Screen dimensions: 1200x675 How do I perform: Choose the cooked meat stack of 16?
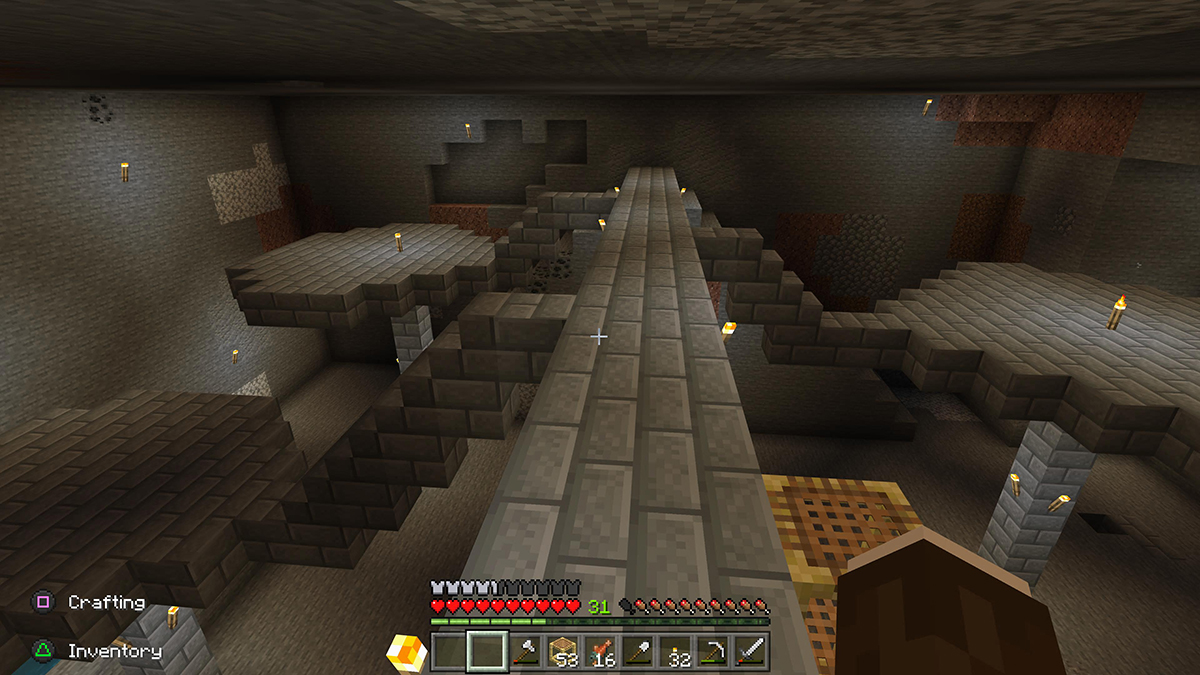coord(599,653)
